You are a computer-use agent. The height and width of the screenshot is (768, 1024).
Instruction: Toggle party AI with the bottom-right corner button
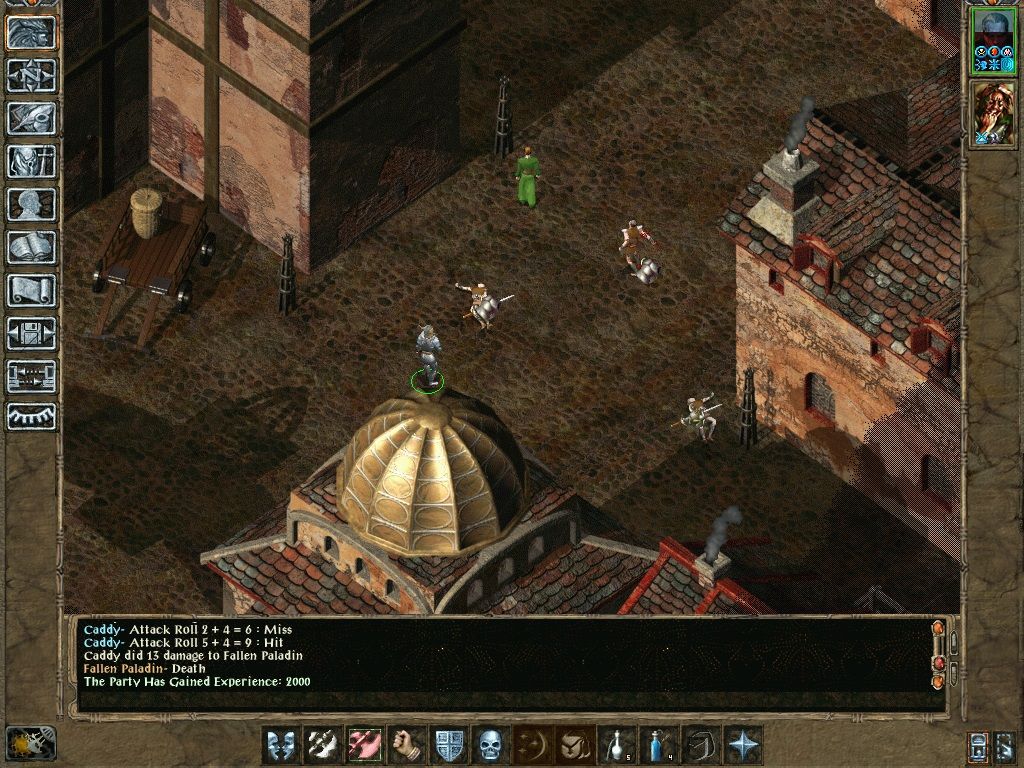1005,745
